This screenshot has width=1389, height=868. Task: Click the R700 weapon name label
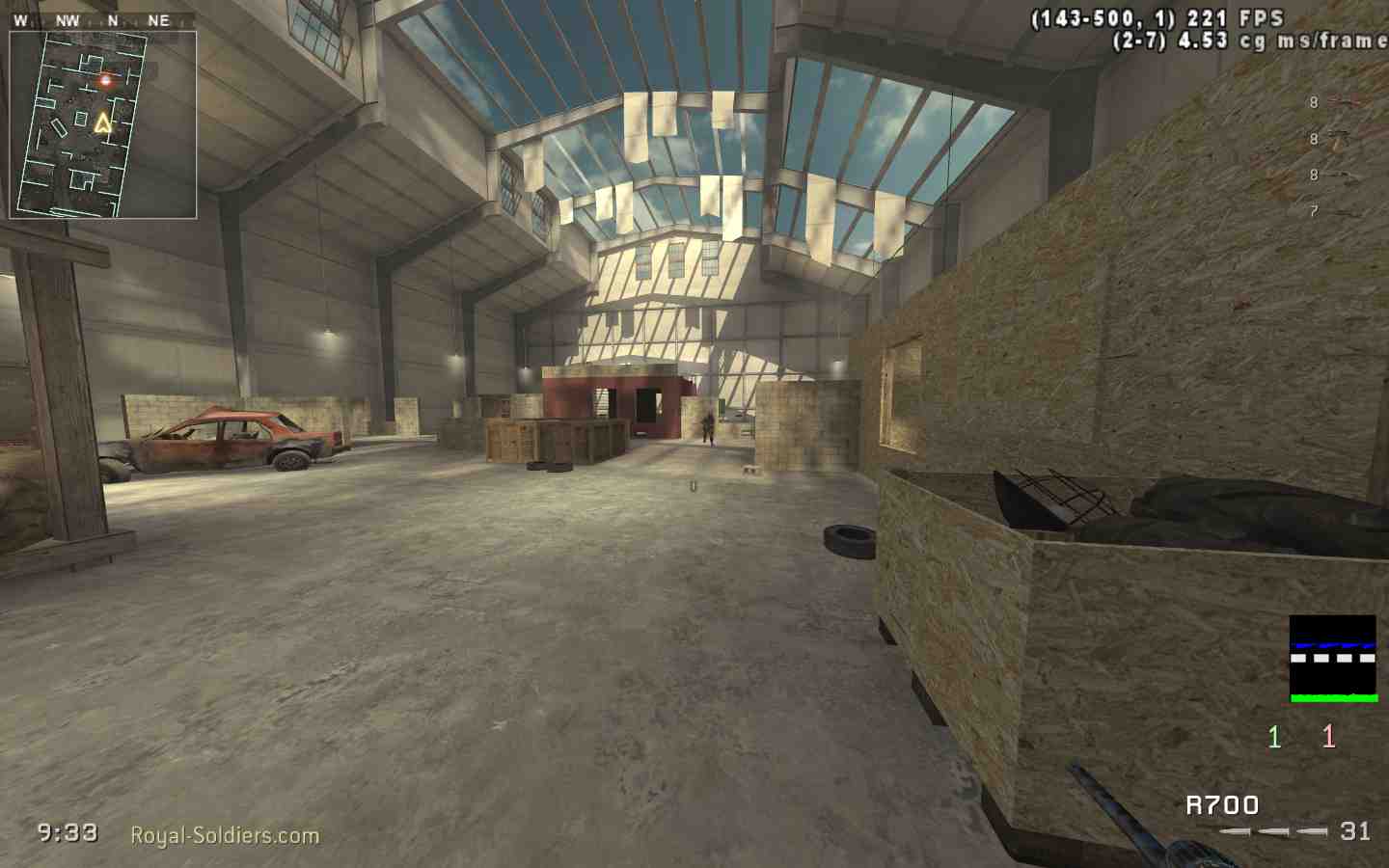point(1222,805)
